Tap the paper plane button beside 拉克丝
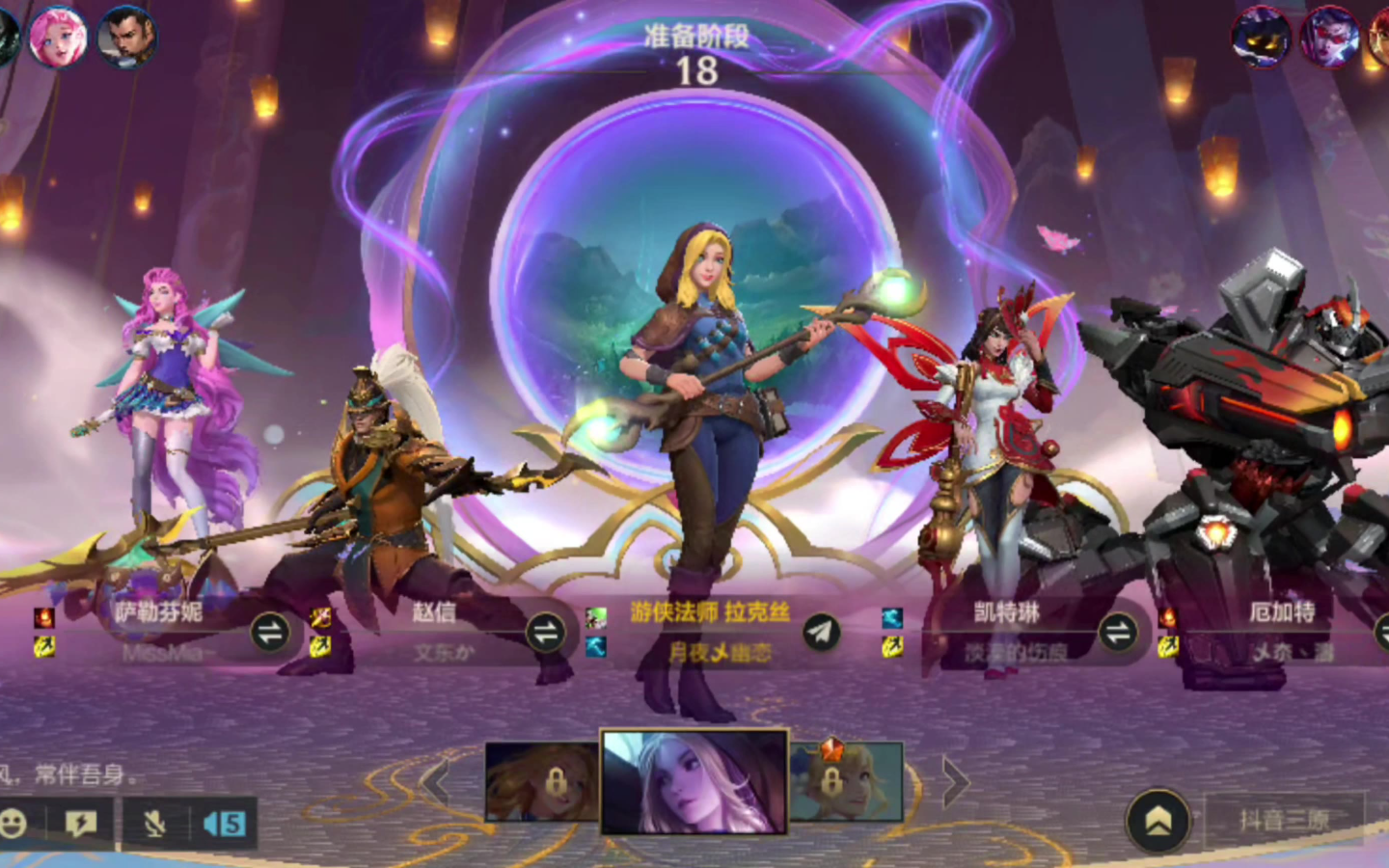Screen dimensions: 1389x868 tap(821, 633)
